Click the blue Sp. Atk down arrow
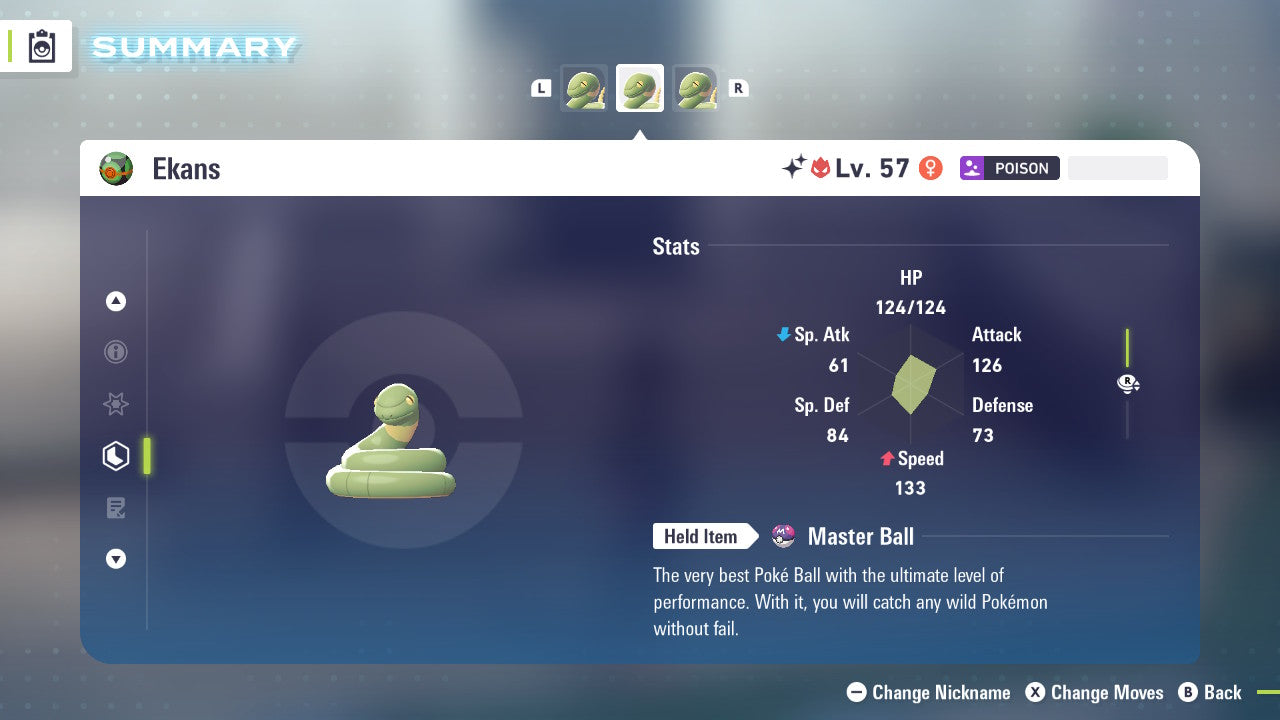Screen dimensions: 1280x720 [782, 335]
